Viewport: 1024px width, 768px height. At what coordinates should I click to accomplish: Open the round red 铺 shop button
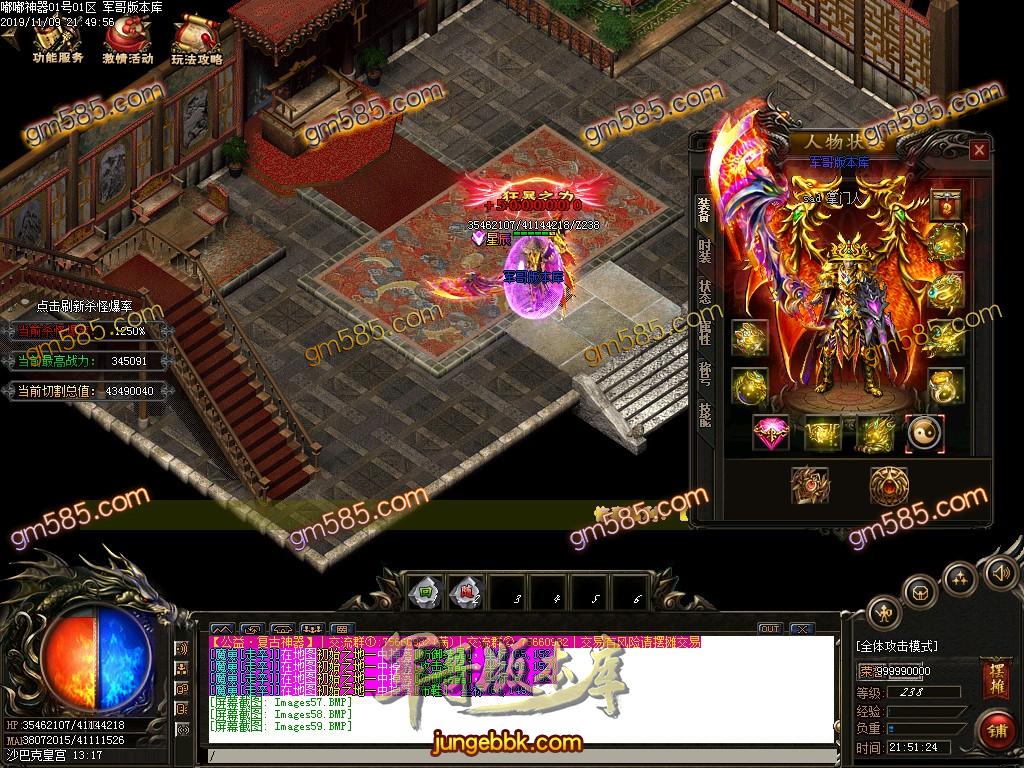[994, 730]
